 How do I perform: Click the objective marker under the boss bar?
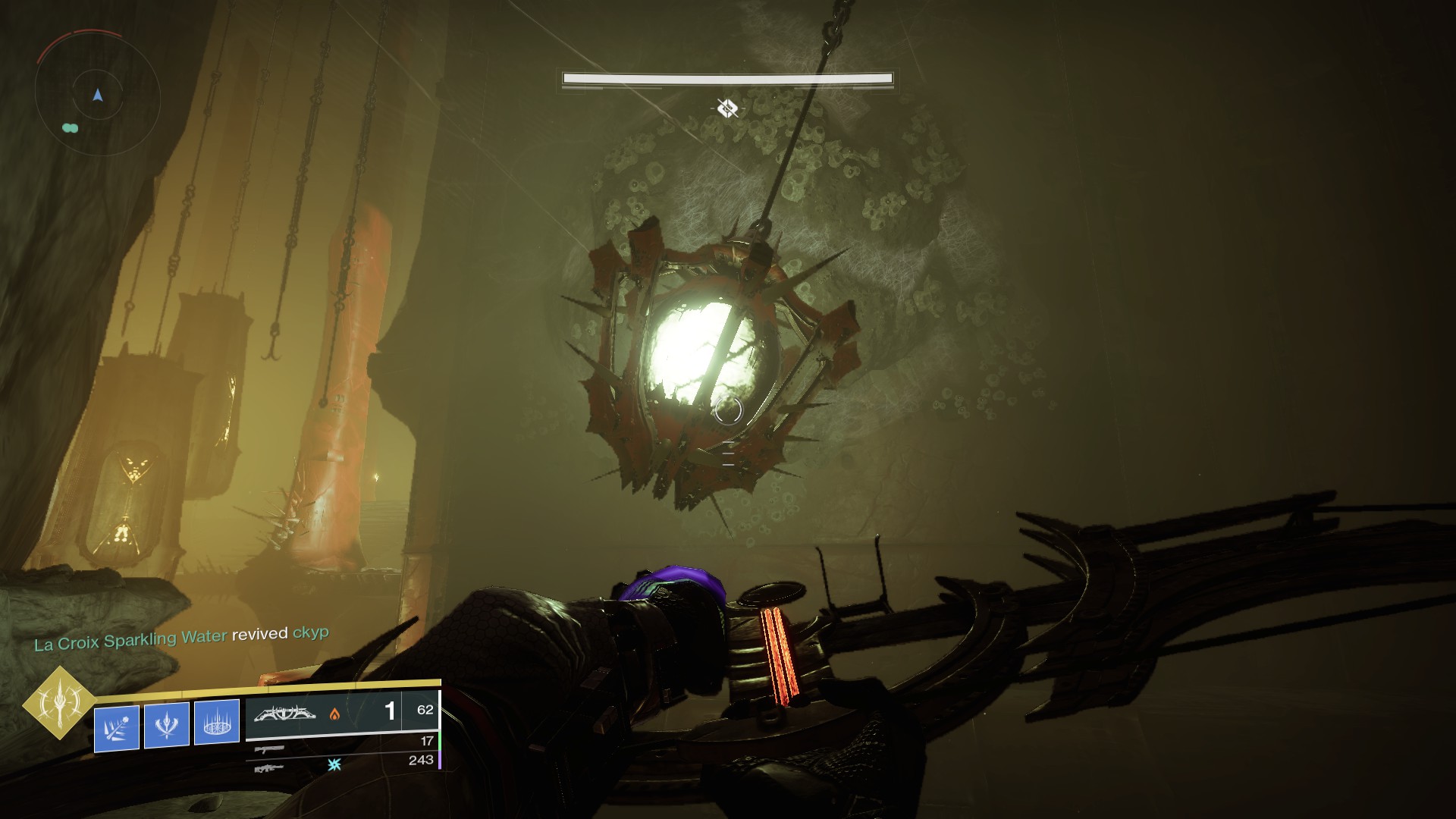[x=727, y=109]
